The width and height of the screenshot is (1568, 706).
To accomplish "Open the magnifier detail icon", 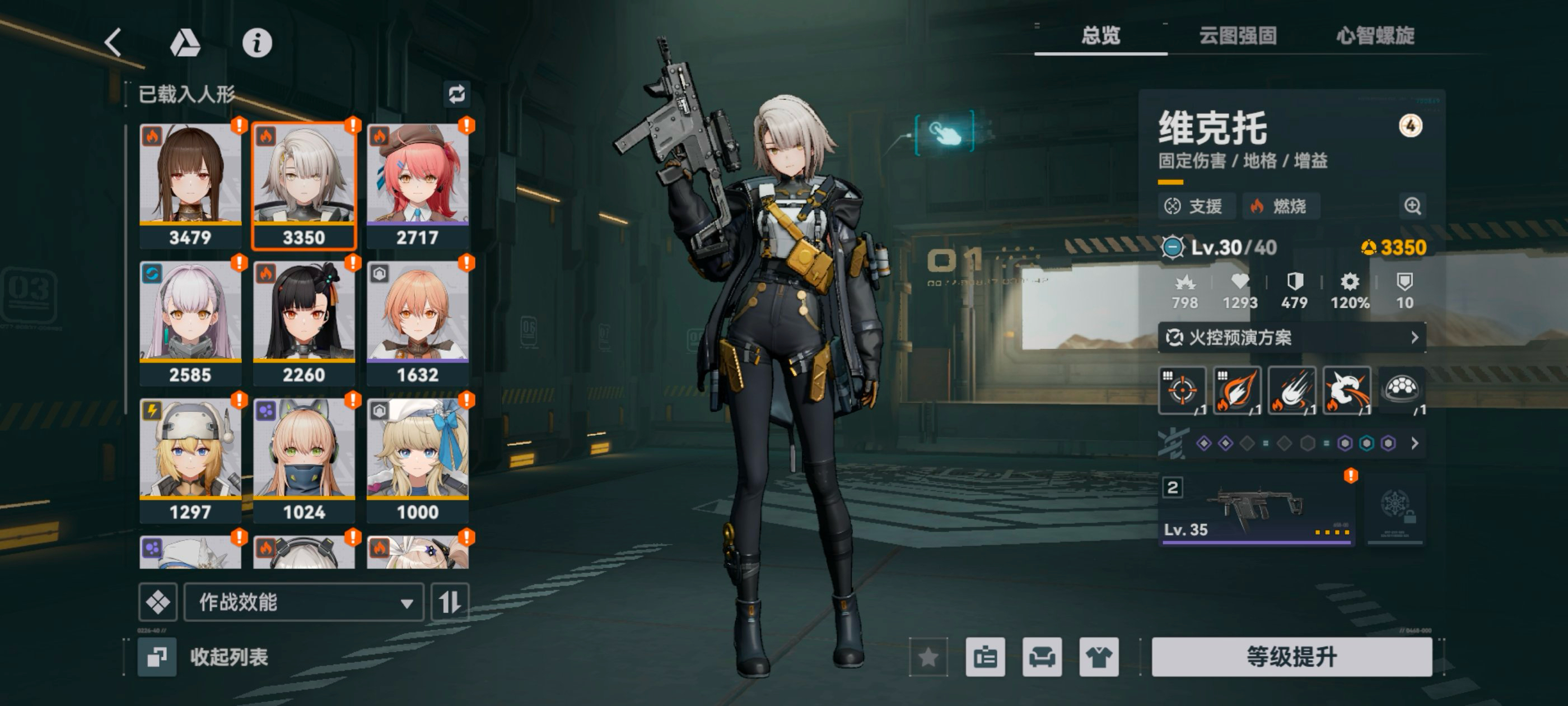I will [1412, 206].
